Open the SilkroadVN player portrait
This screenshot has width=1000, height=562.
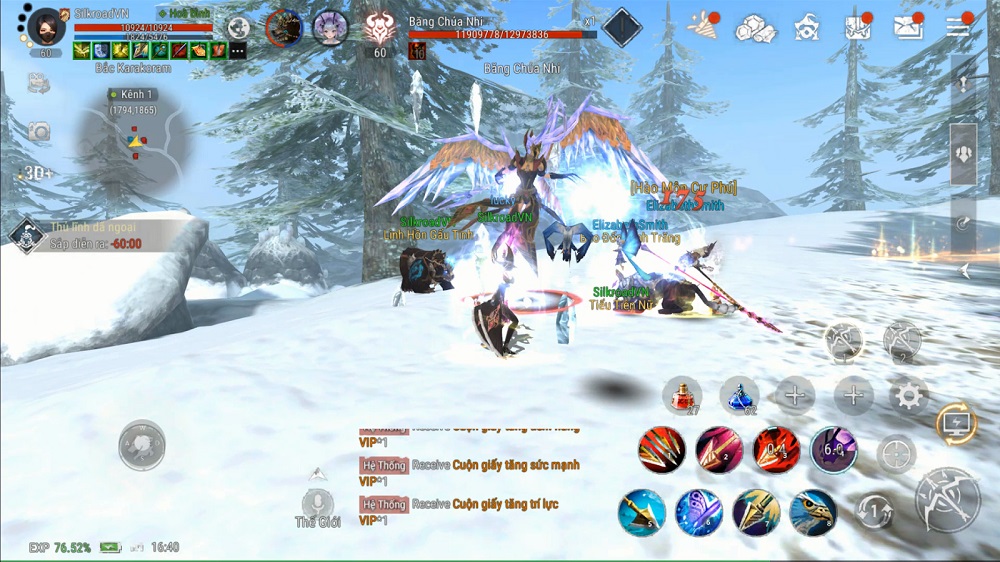click(x=45, y=27)
